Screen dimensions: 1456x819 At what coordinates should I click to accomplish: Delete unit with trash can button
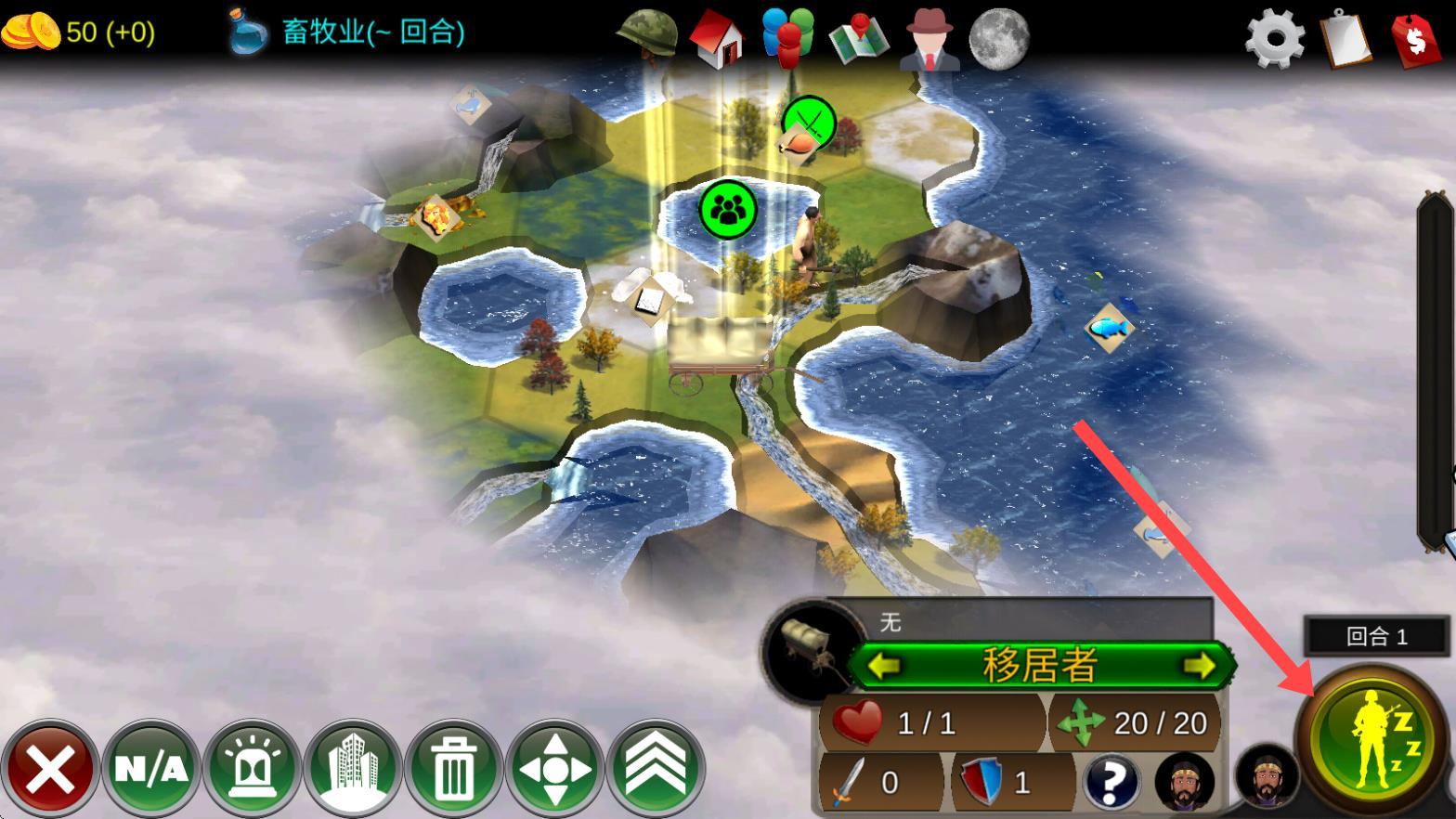(453, 770)
